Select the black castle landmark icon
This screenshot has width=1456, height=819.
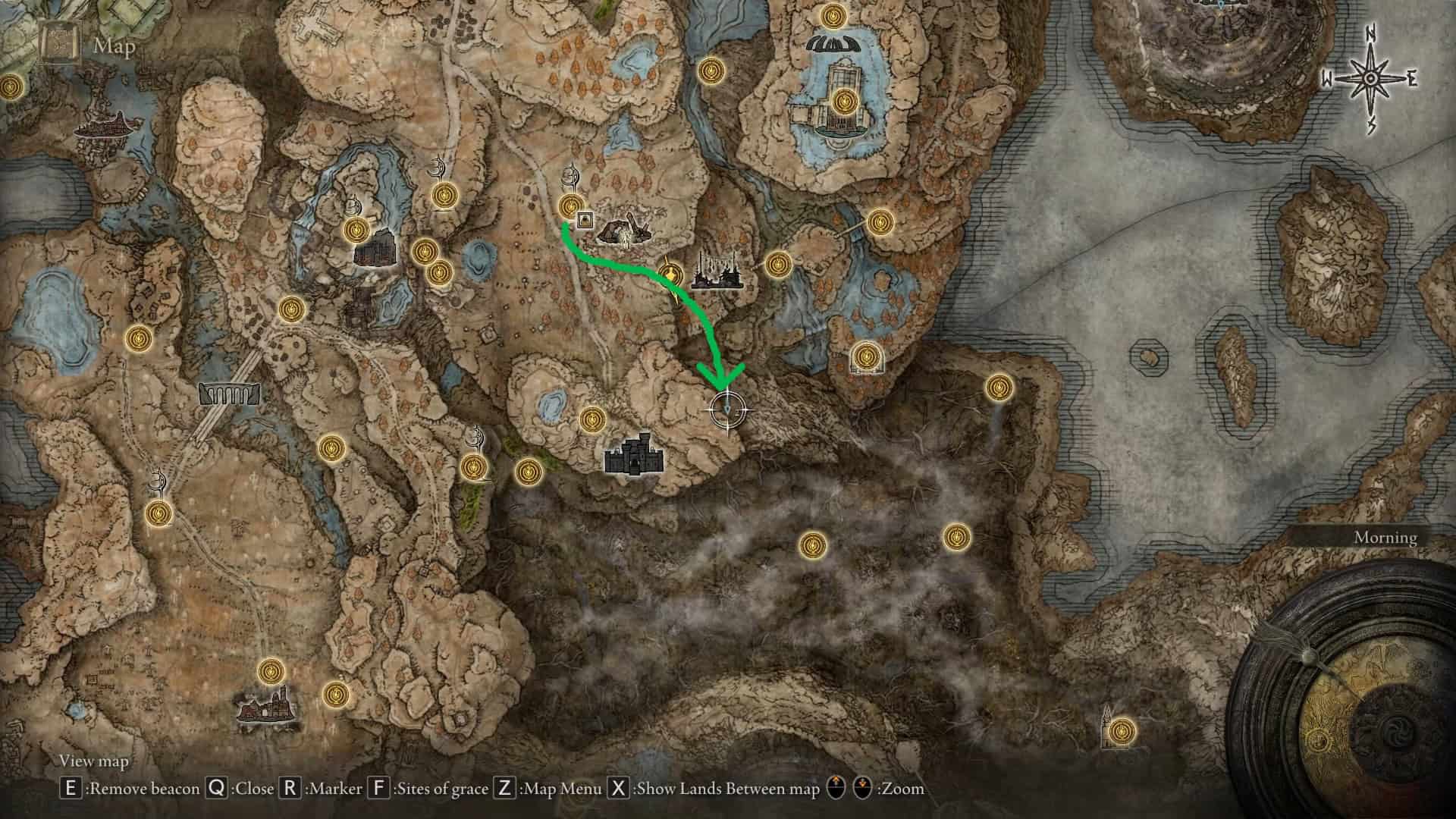635,455
